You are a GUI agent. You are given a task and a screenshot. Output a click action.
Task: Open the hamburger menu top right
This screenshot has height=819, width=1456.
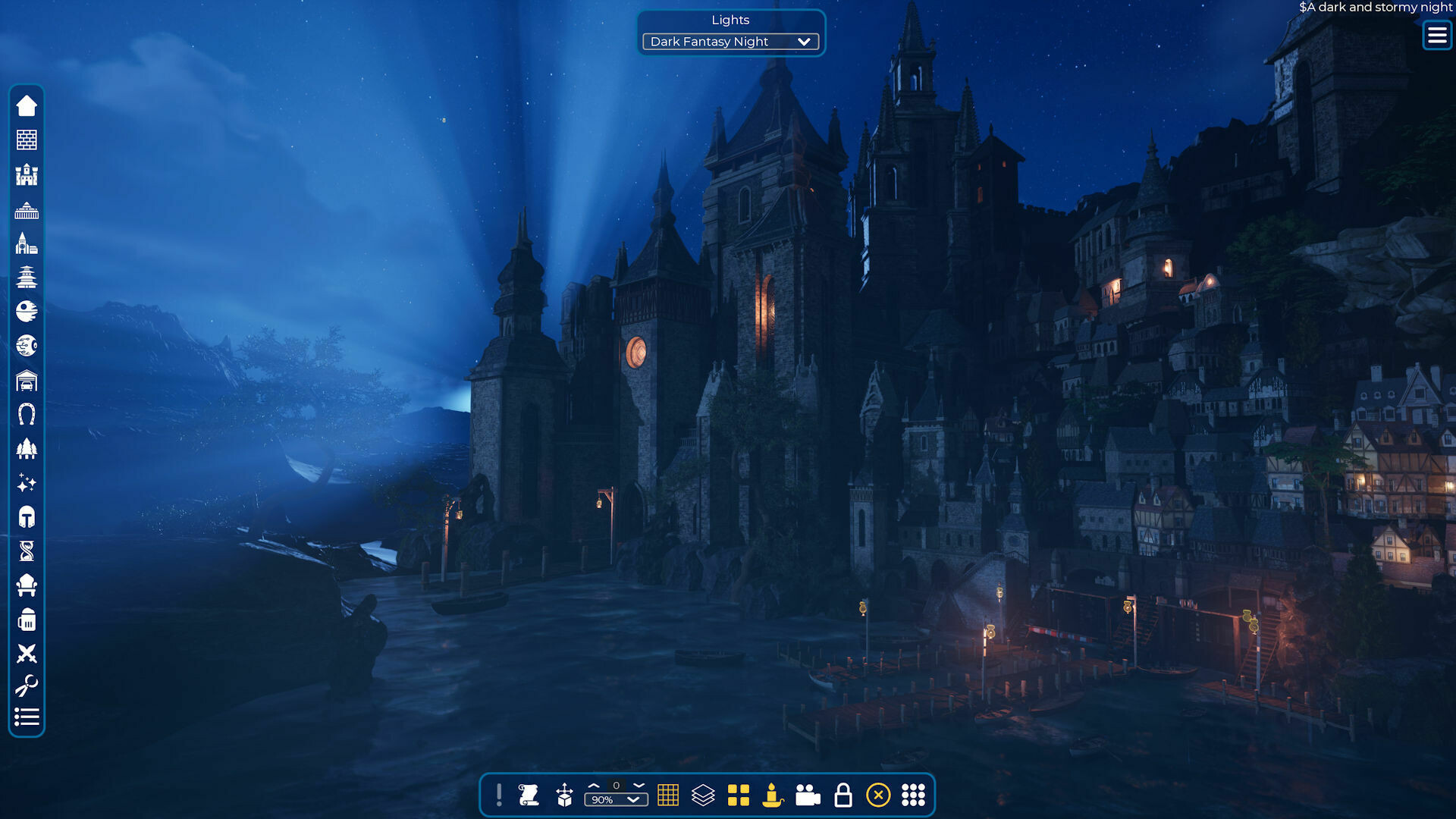1436,35
